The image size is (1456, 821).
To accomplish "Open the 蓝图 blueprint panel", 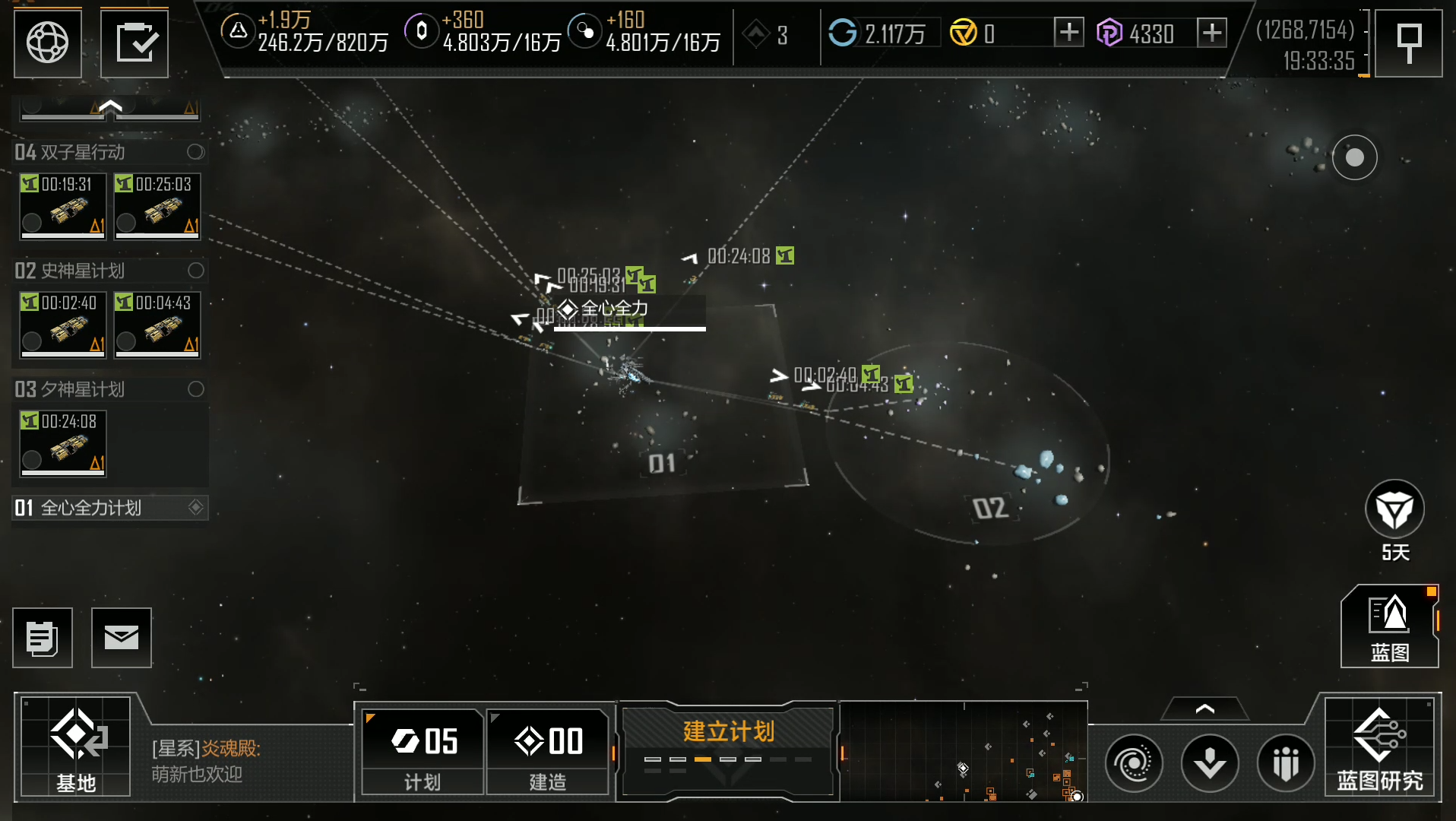I will pyautogui.click(x=1389, y=627).
